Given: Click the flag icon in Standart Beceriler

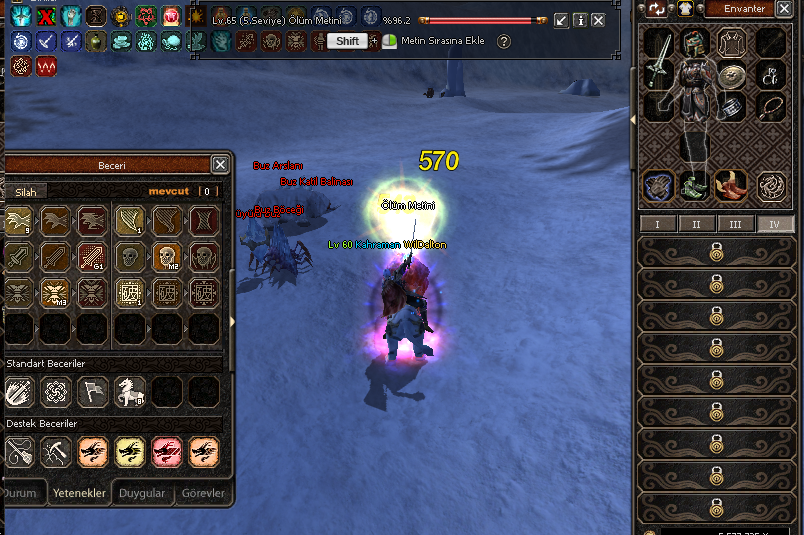Looking at the screenshot, I should [93, 391].
